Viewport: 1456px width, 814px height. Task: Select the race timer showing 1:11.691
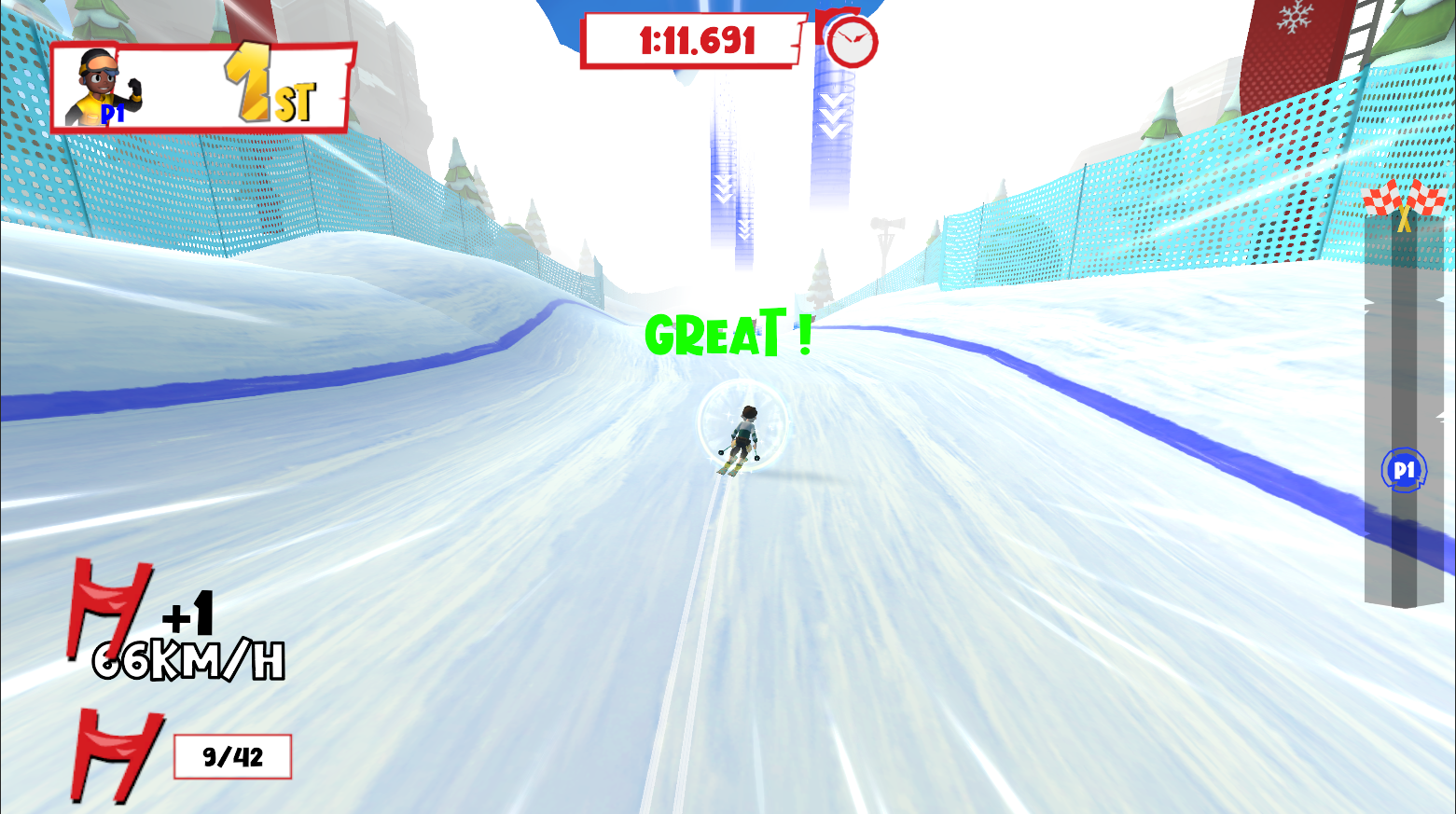click(695, 40)
